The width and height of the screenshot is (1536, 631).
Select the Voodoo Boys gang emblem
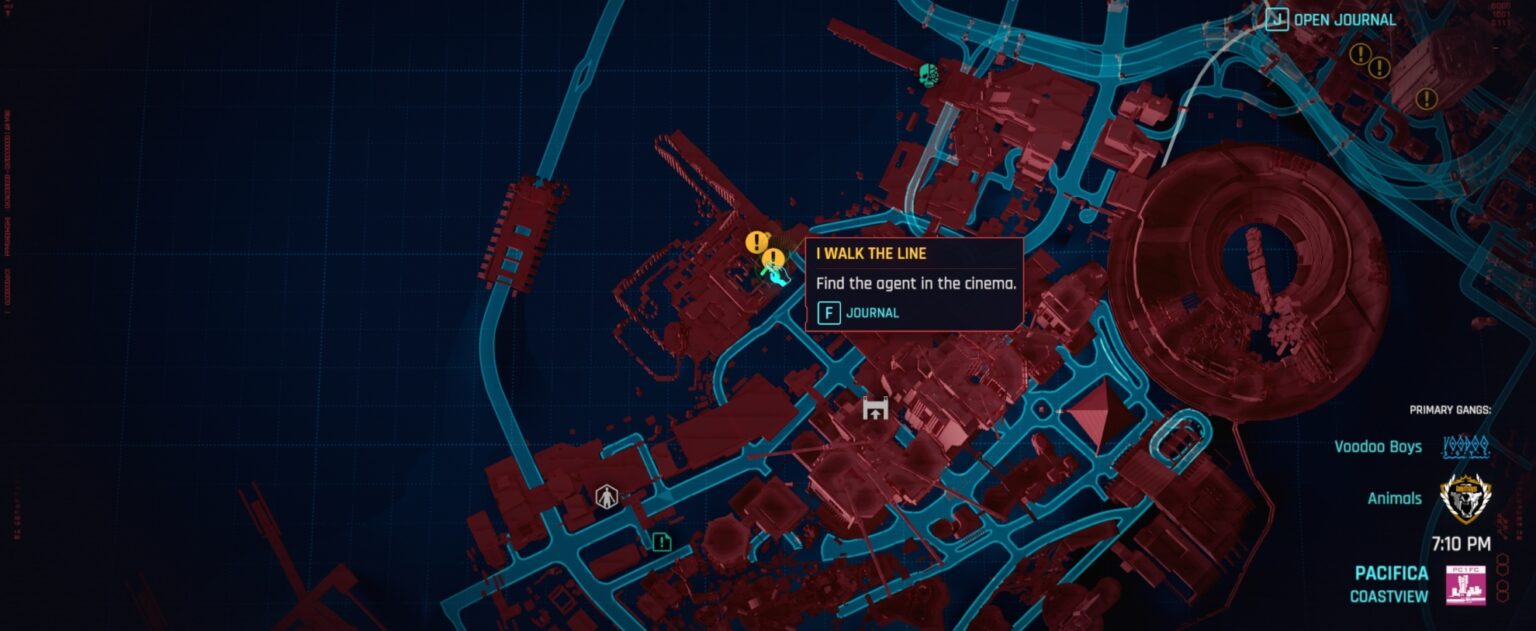[1465, 447]
